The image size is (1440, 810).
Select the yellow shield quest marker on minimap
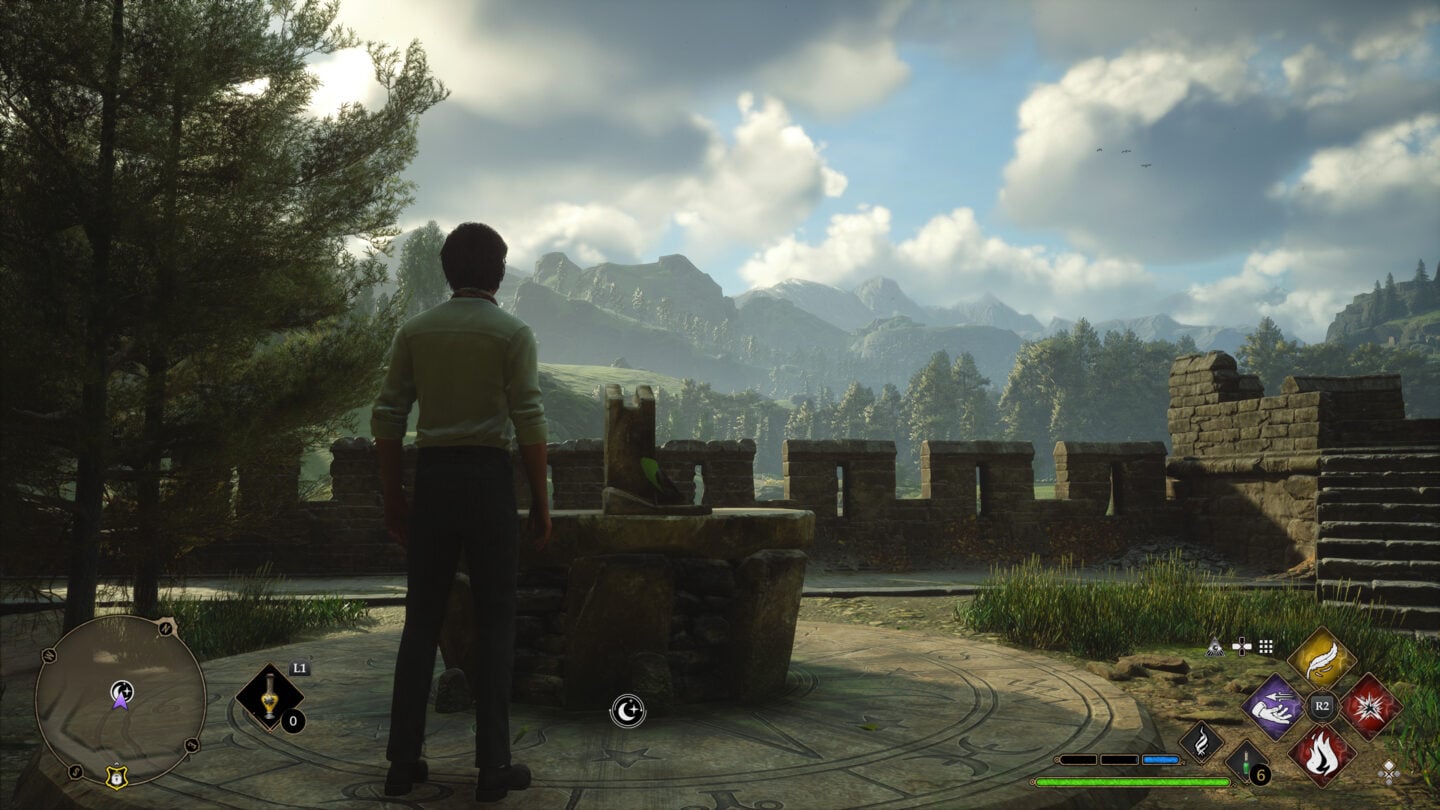pos(117,777)
